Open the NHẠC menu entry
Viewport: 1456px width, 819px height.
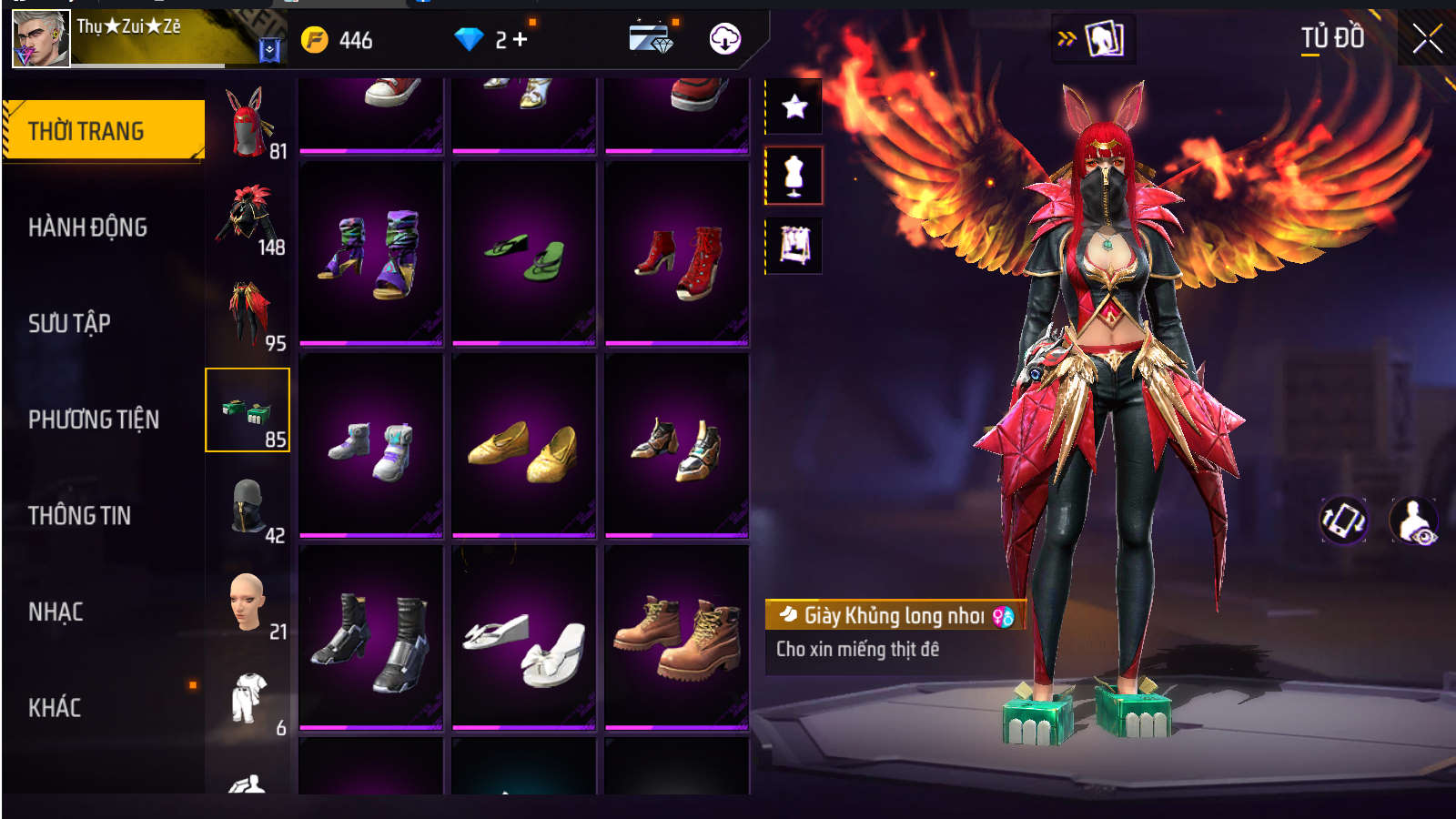click(x=56, y=612)
